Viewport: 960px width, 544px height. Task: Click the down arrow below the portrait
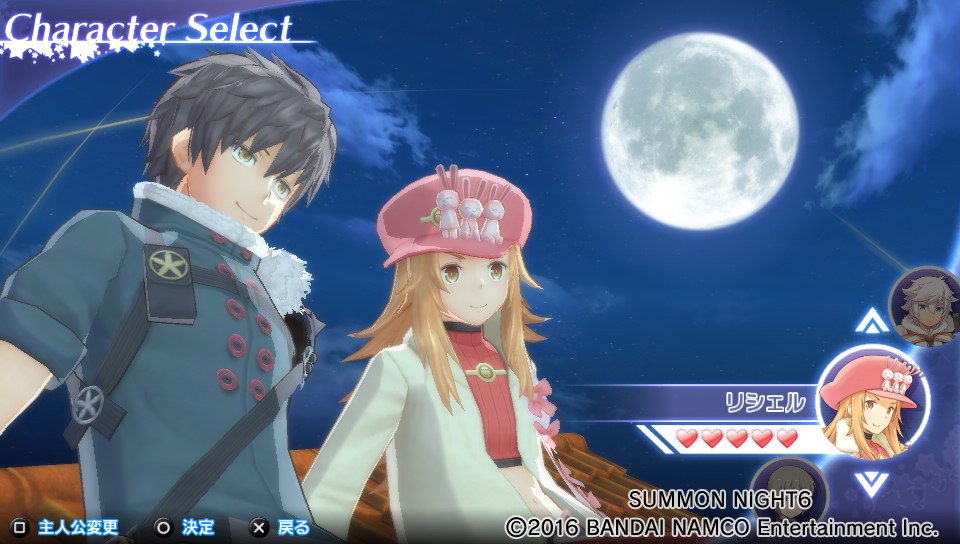click(872, 483)
